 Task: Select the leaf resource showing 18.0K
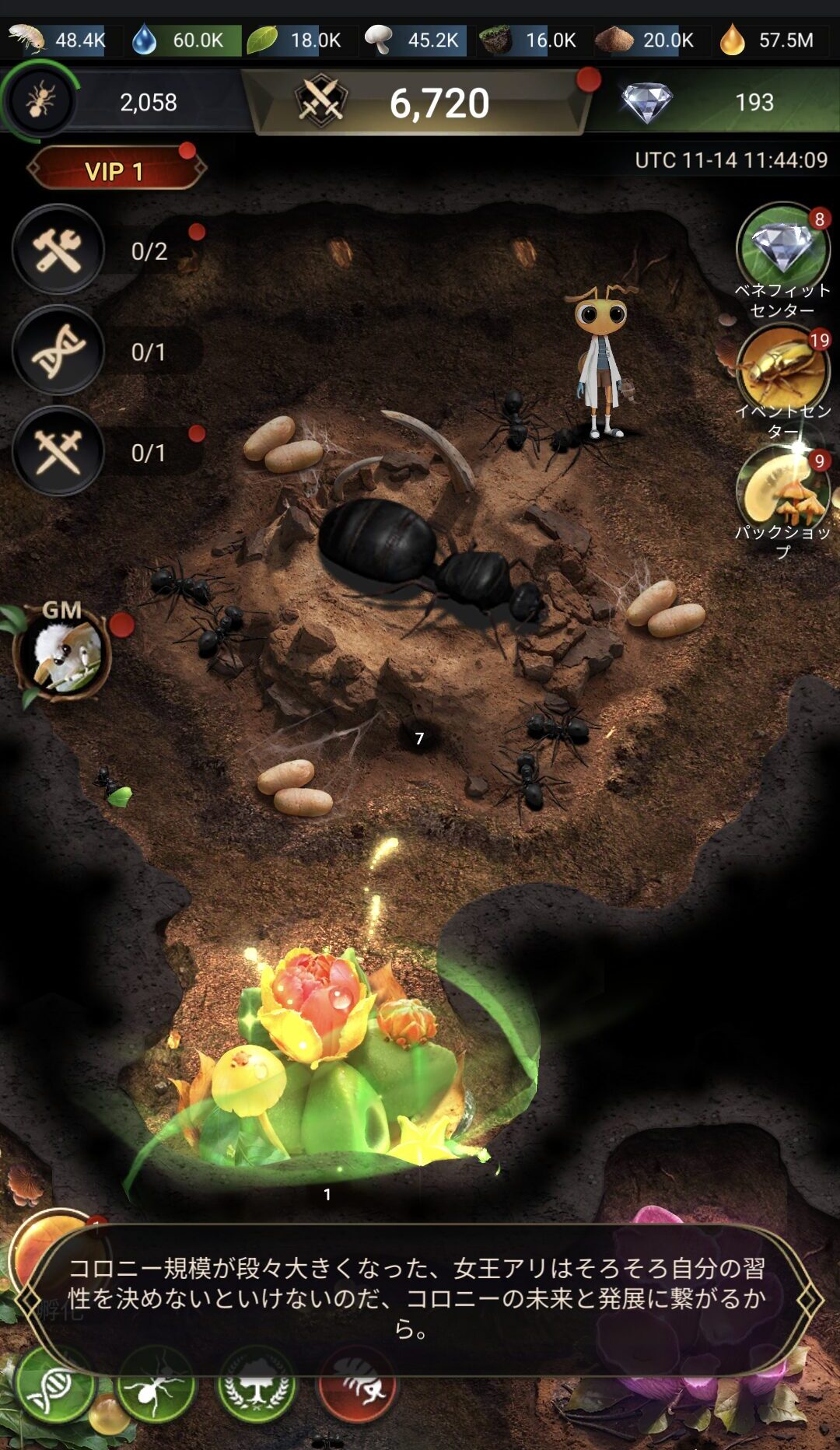tap(298, 40)
